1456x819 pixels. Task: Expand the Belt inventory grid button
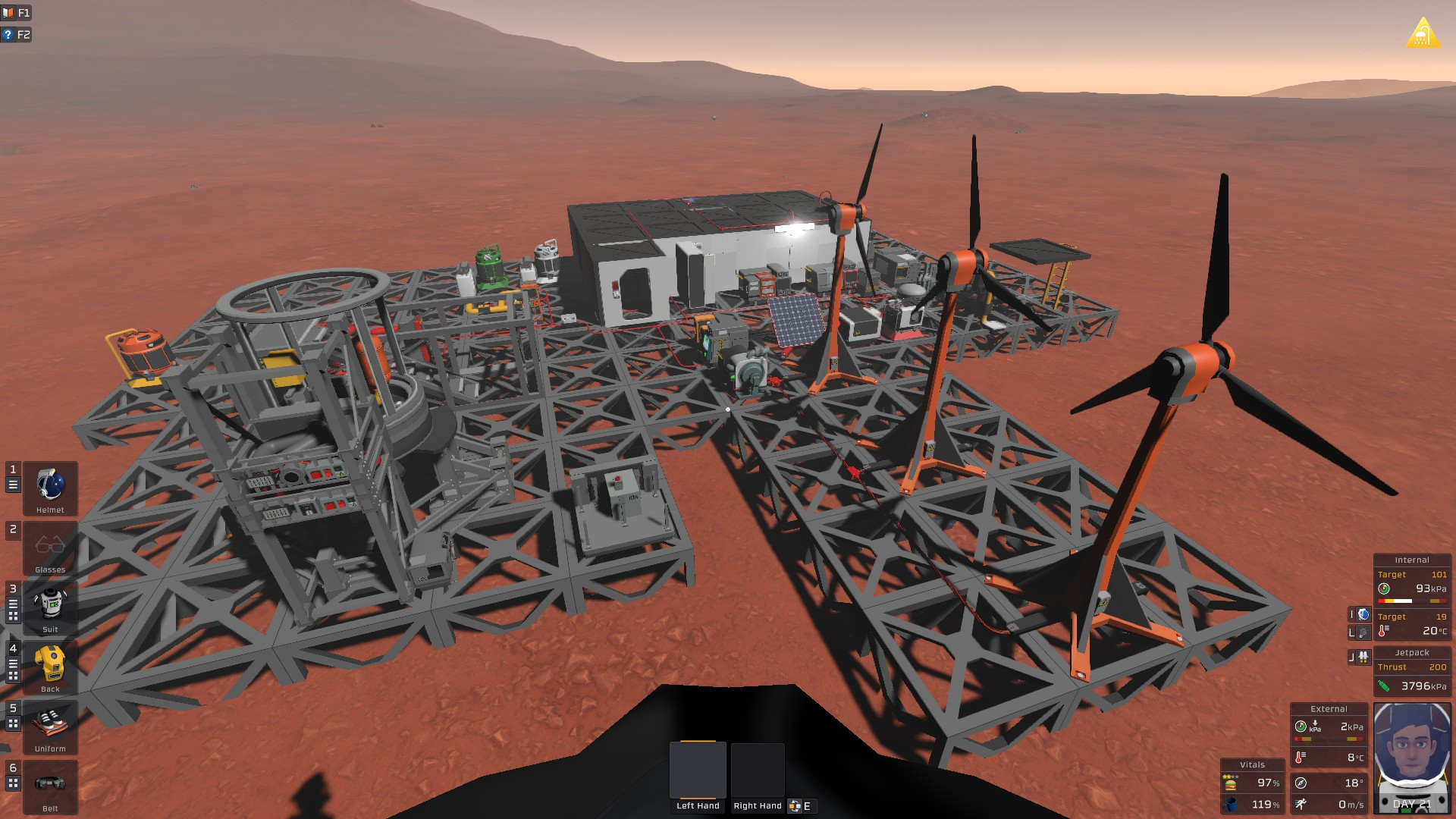(13, 783)
